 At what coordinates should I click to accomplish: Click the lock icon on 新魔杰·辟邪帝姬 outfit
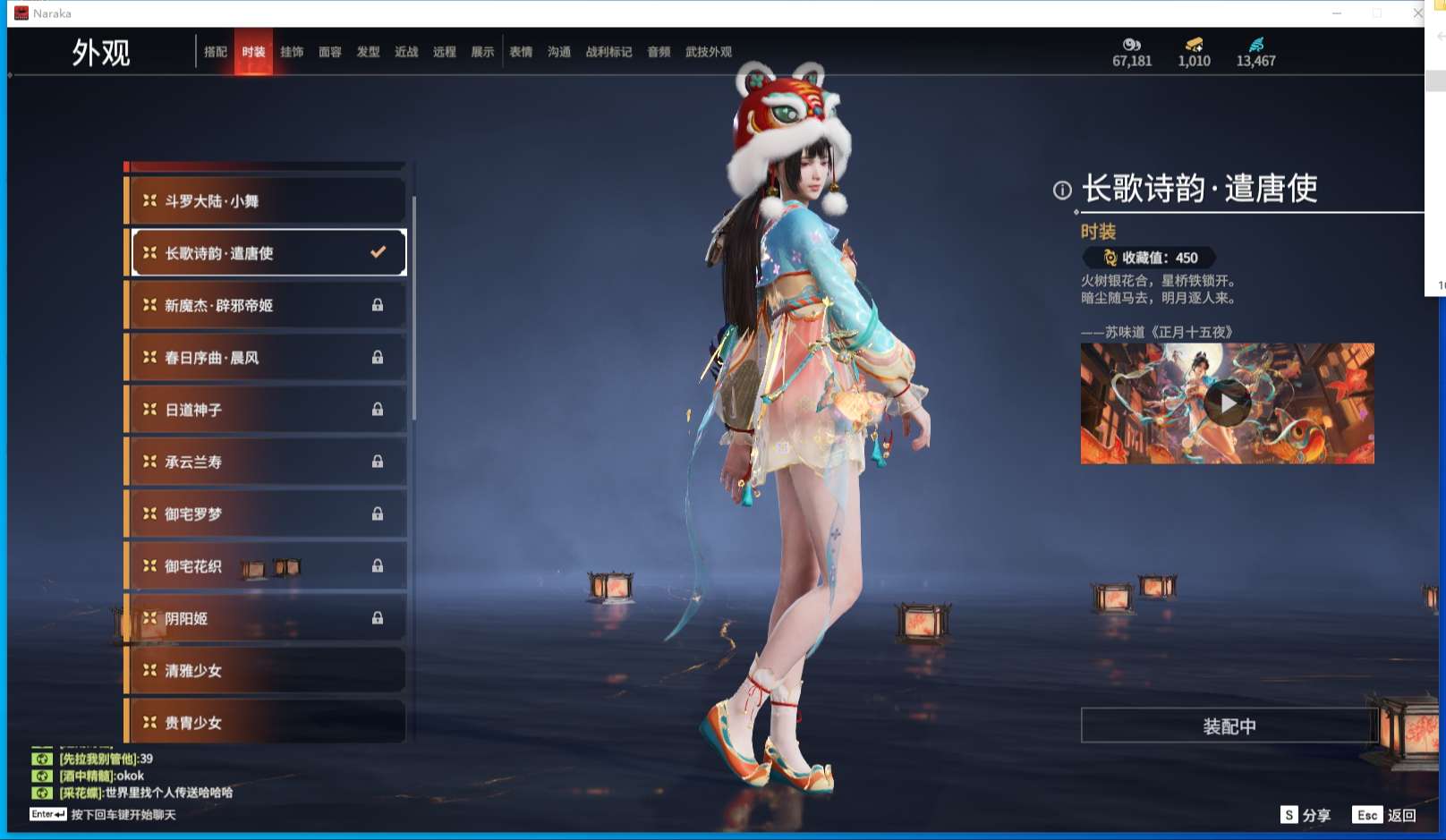click(x=377, y=305)
